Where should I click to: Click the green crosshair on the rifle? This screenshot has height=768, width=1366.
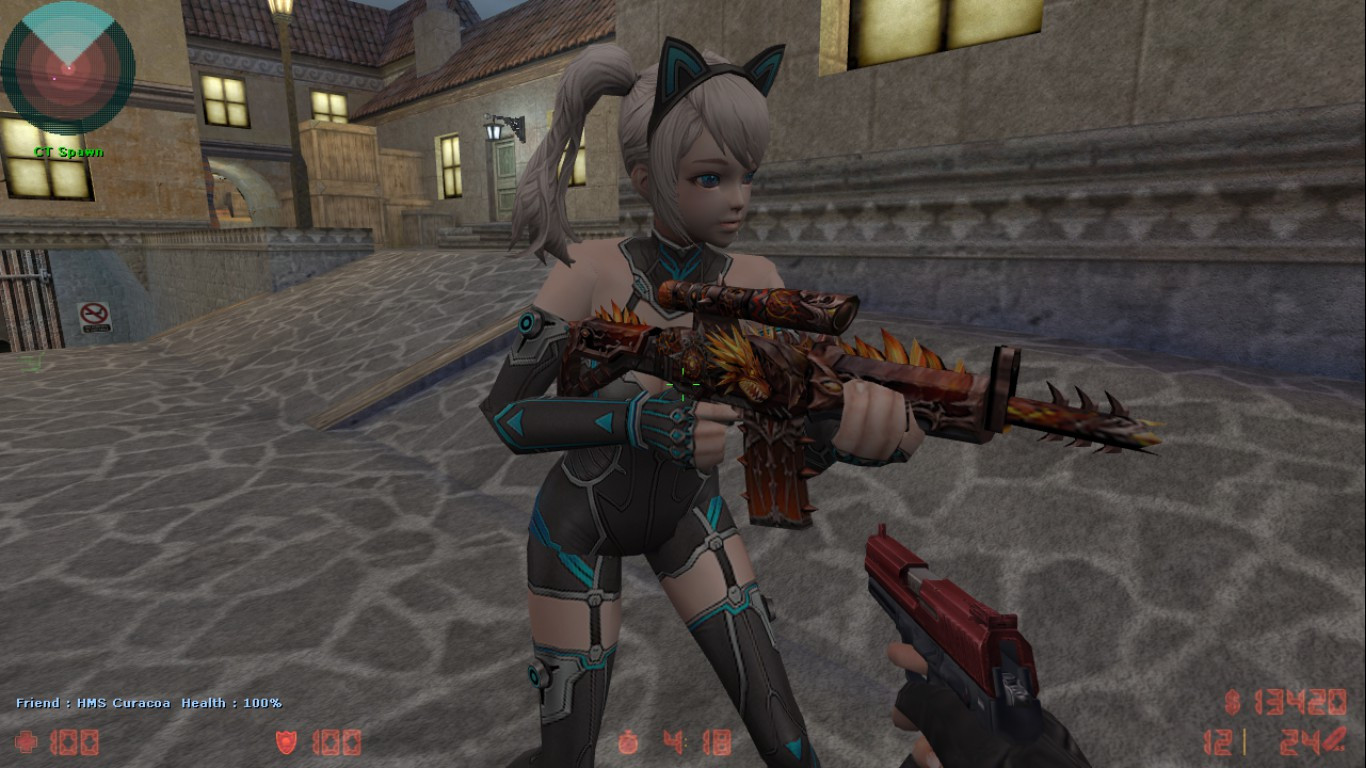[x=683, y=386]
